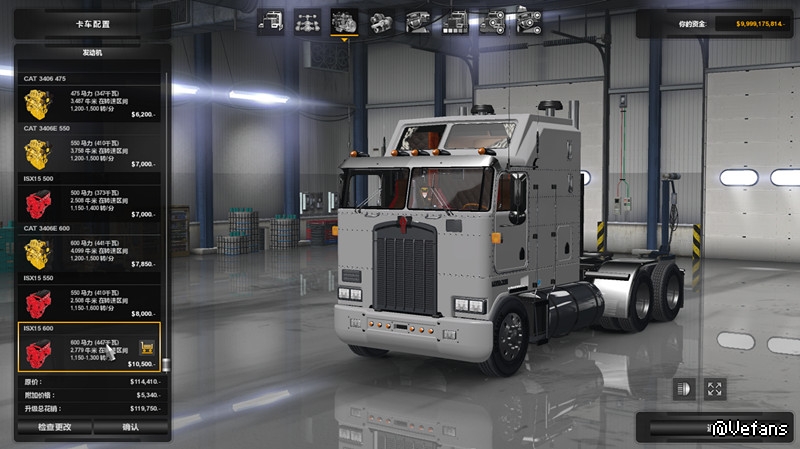Open the accessories tab with three wheels

[x=491, y=21]
